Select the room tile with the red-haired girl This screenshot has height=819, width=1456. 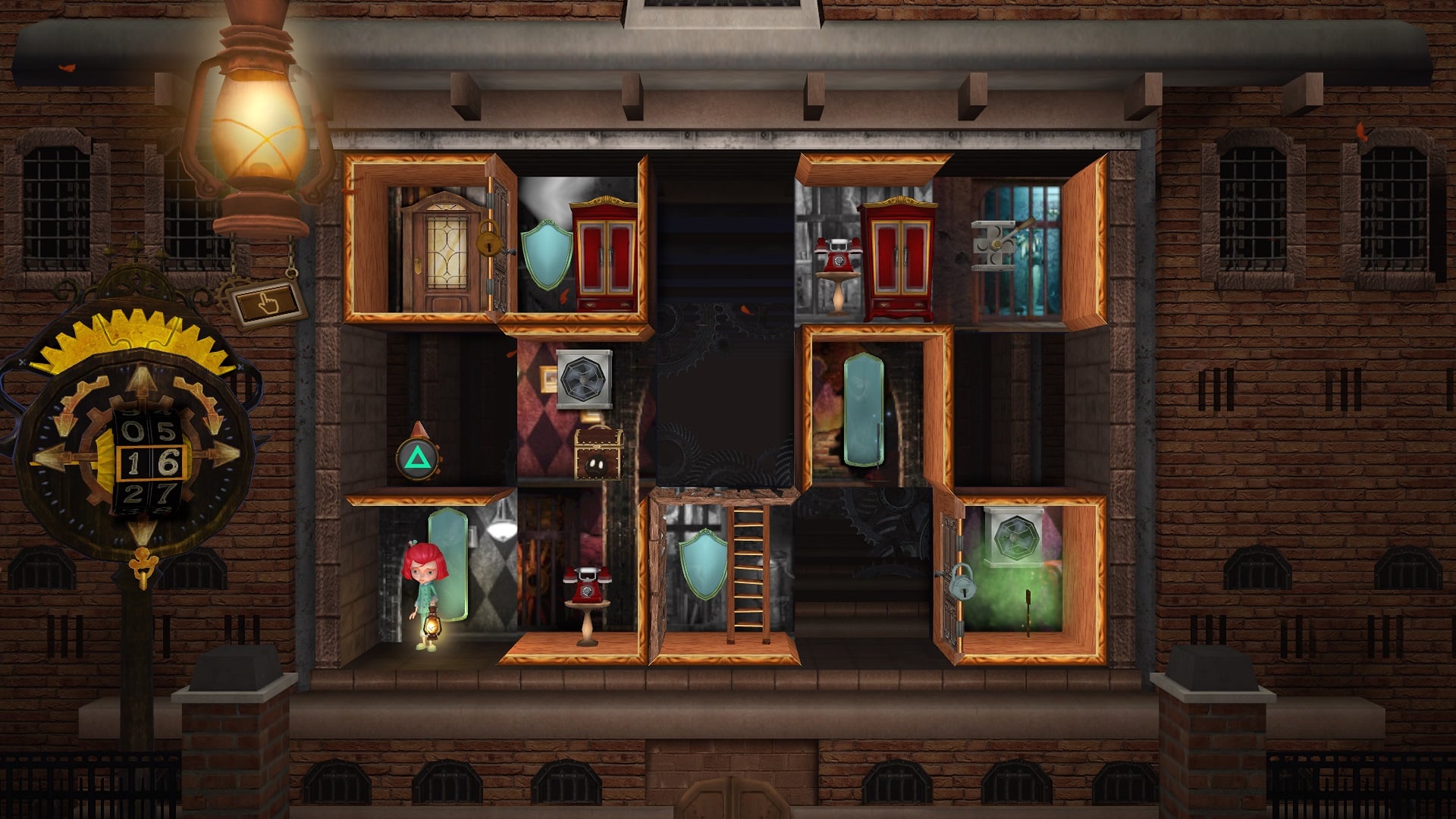429,576
